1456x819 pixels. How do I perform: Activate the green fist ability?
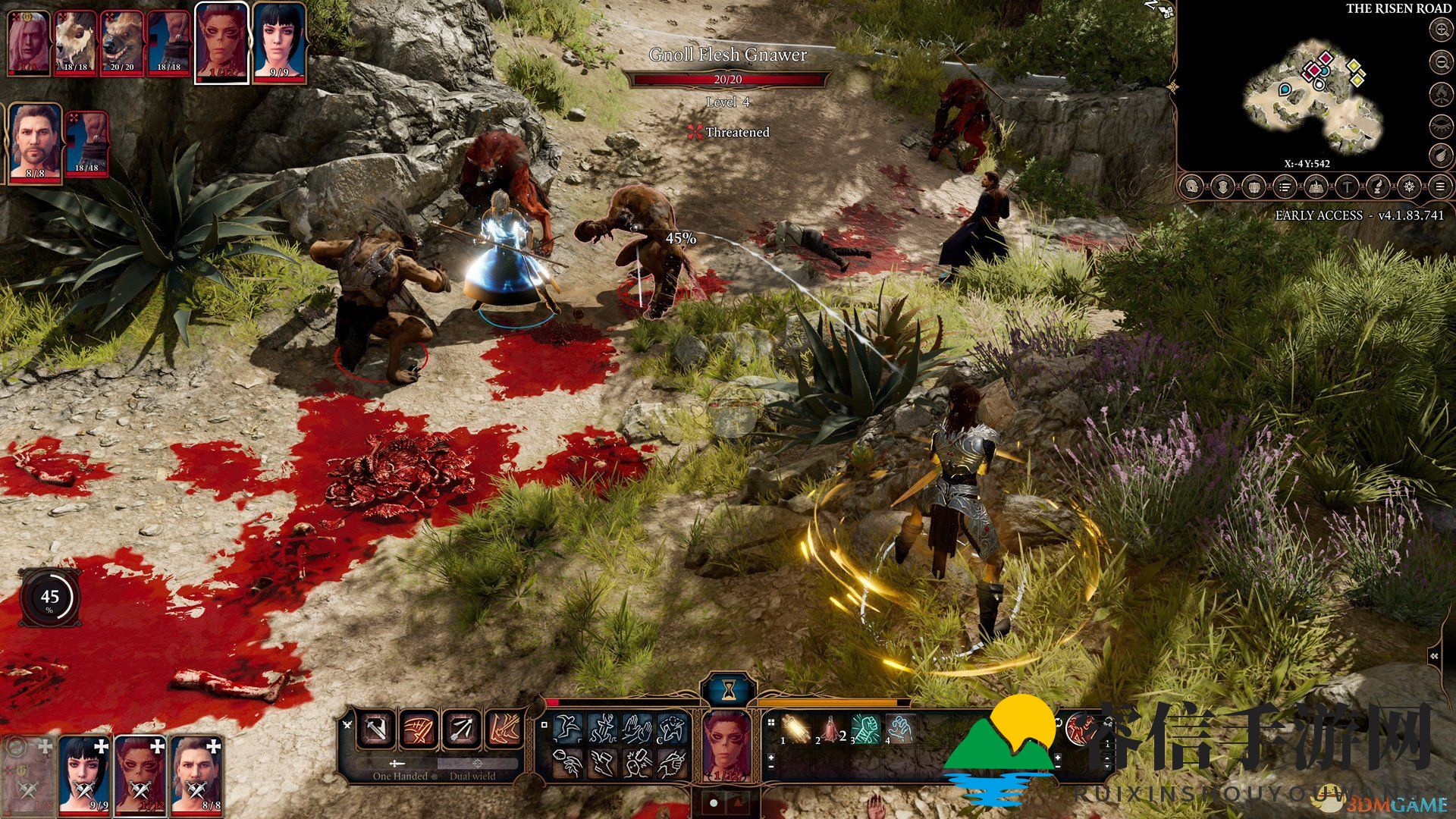[865, 730]
